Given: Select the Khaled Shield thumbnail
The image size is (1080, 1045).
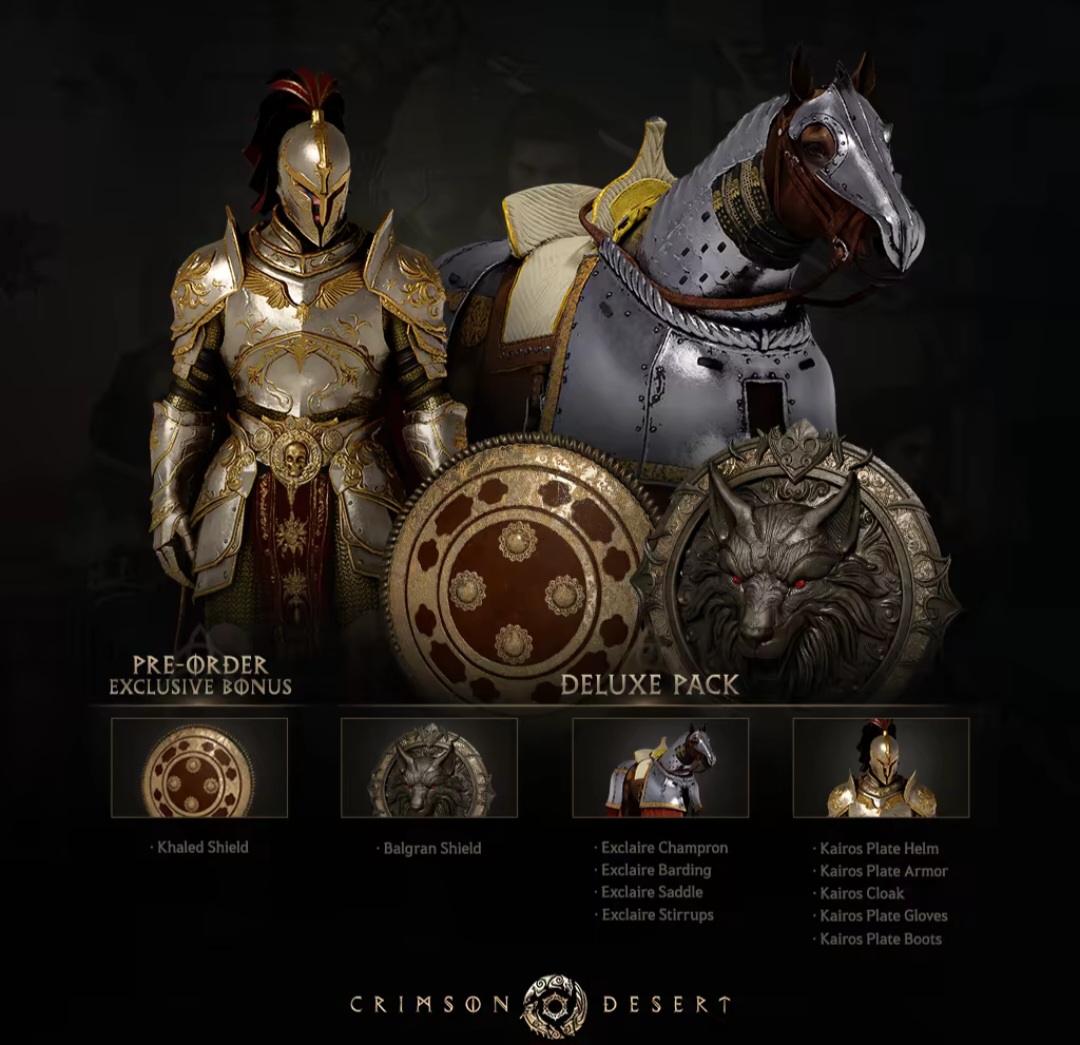Looking at the screenshot, I should (x=199, y=767).
